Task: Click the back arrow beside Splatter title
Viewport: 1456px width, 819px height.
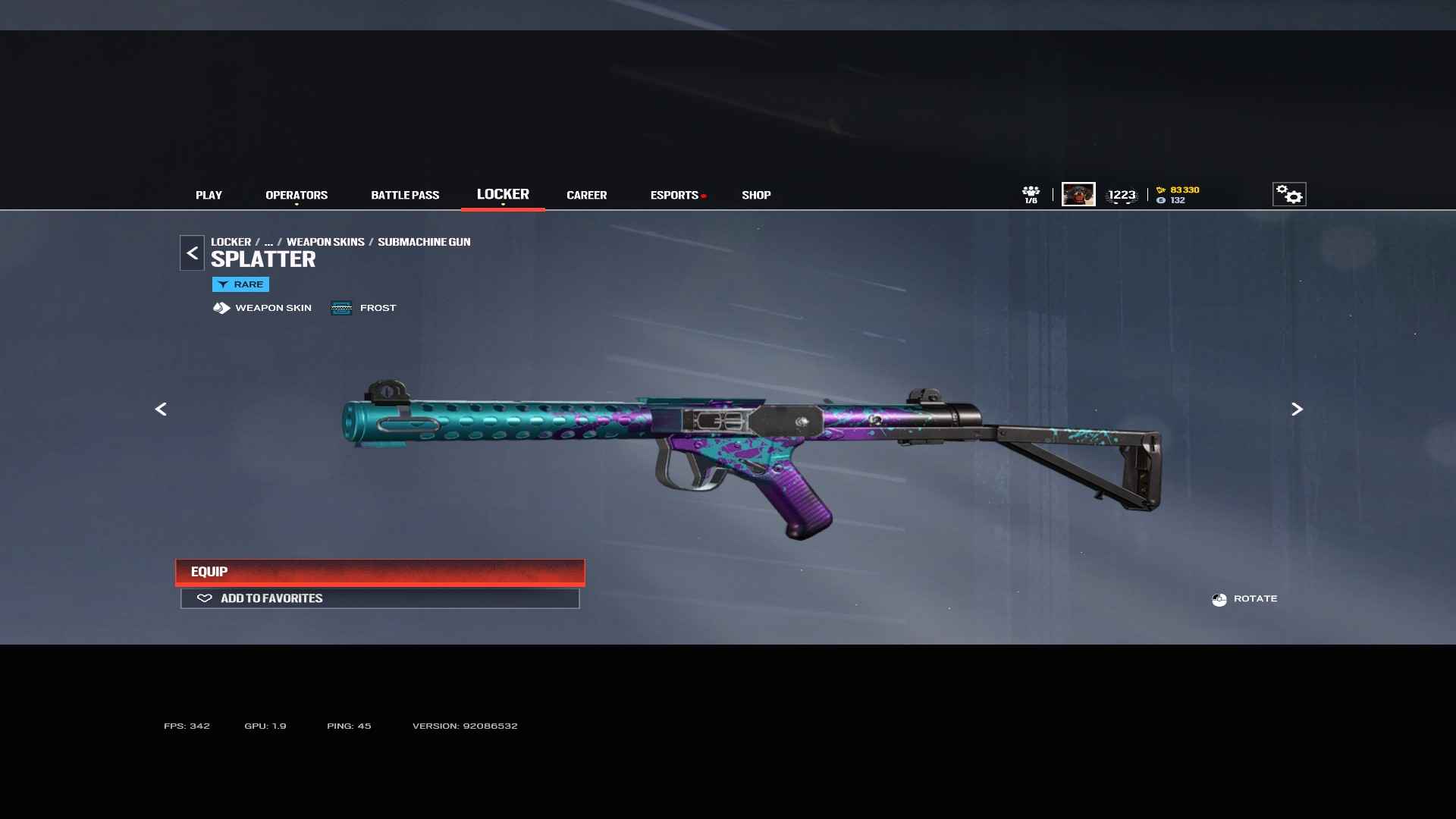Action: coord(192,253)
